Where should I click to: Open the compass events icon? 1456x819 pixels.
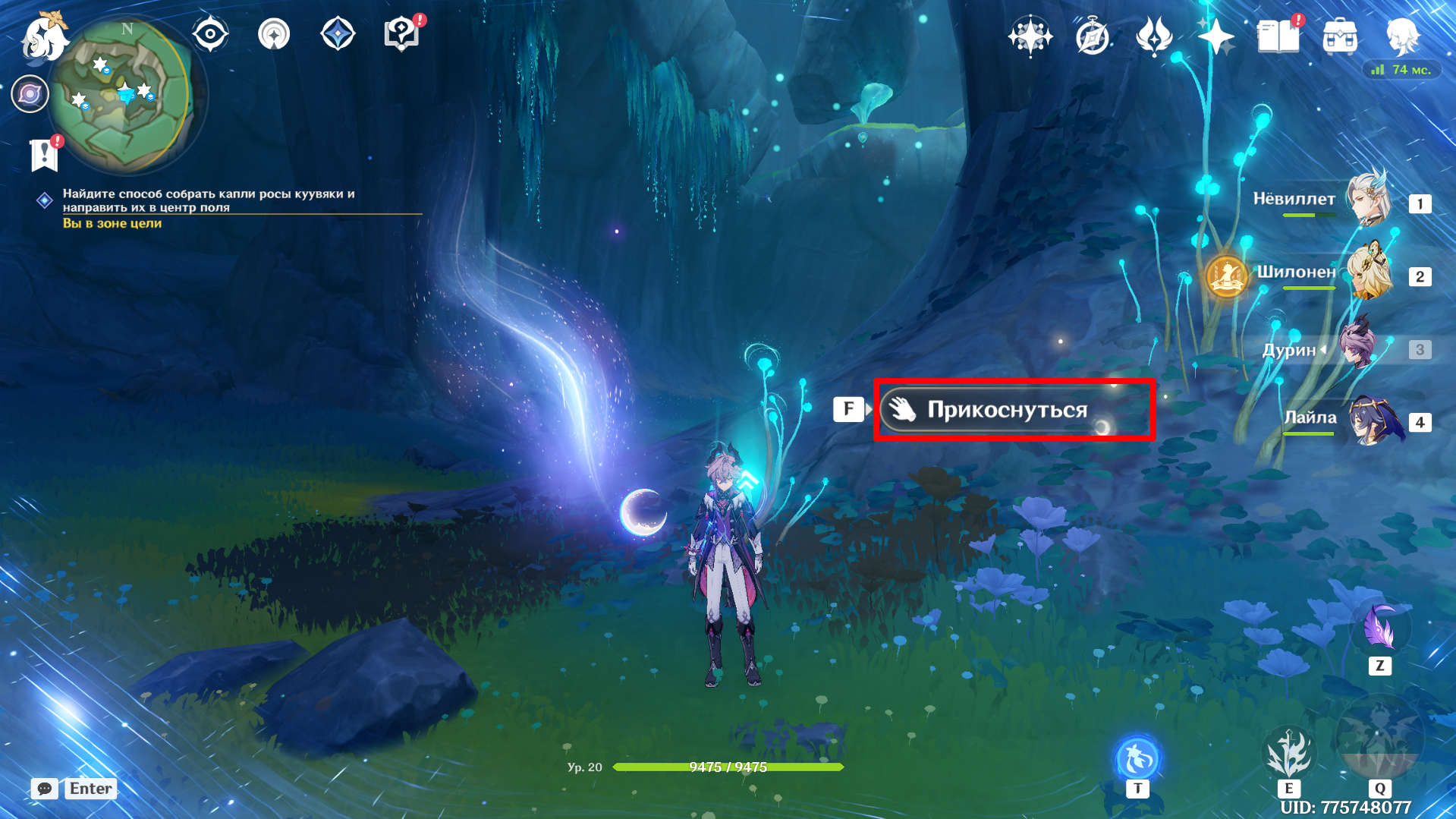1092,36
